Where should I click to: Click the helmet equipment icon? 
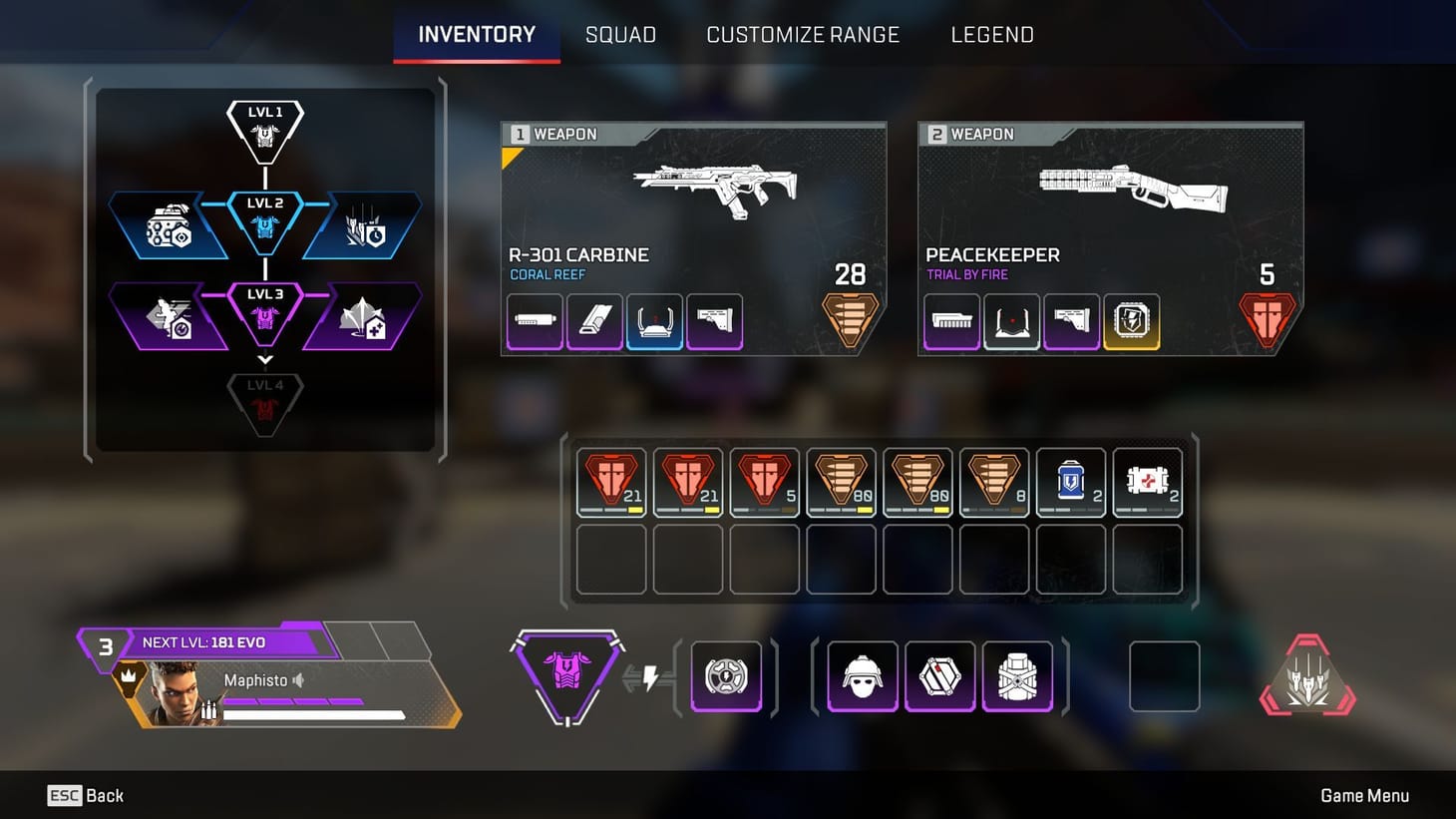[x=860, y=676]
